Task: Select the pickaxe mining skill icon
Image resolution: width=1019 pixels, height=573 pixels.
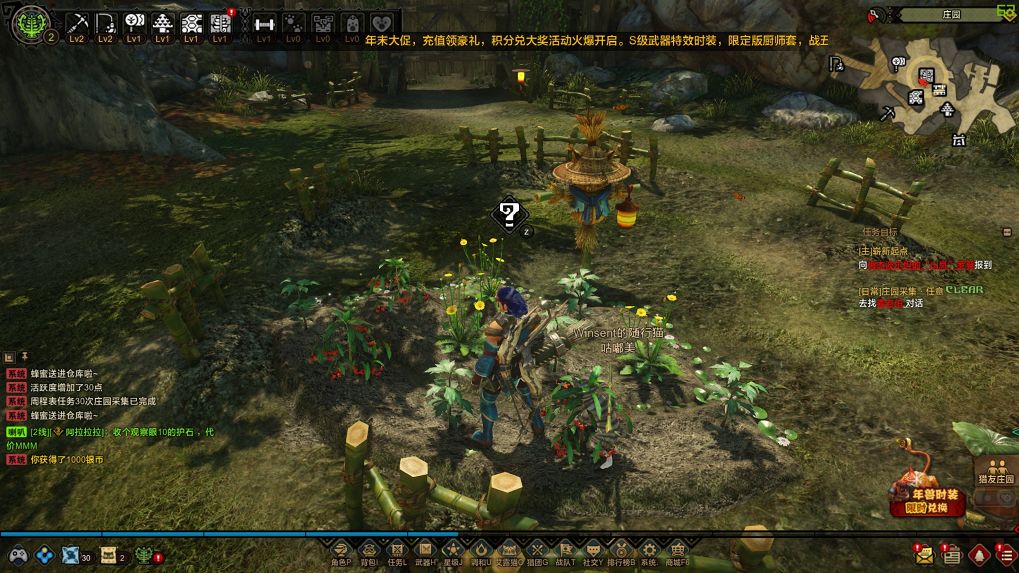Action: pyautogui.click(x=77, y=23)
